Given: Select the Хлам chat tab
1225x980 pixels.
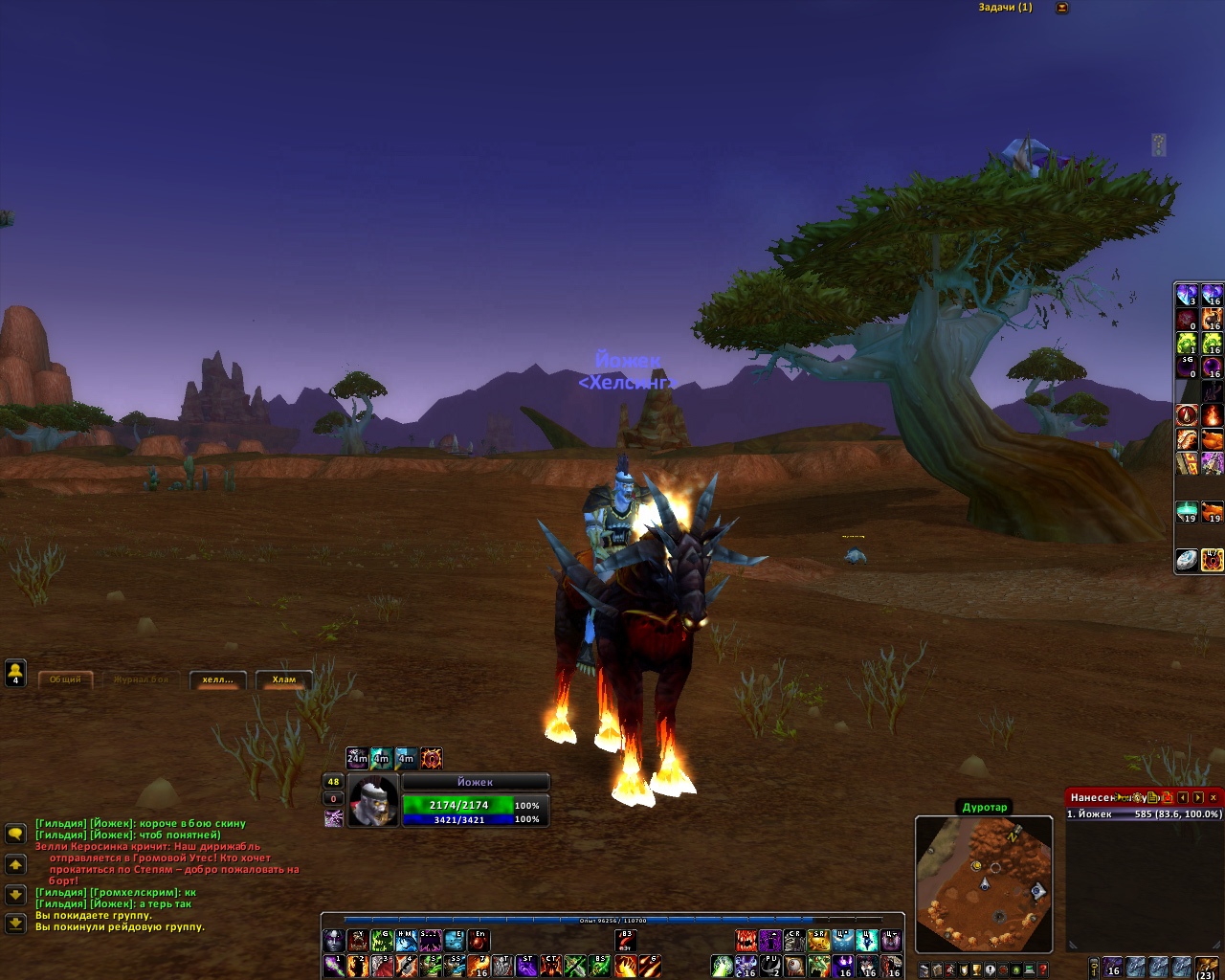Looking at the screenshot, I should pos(284,679).
